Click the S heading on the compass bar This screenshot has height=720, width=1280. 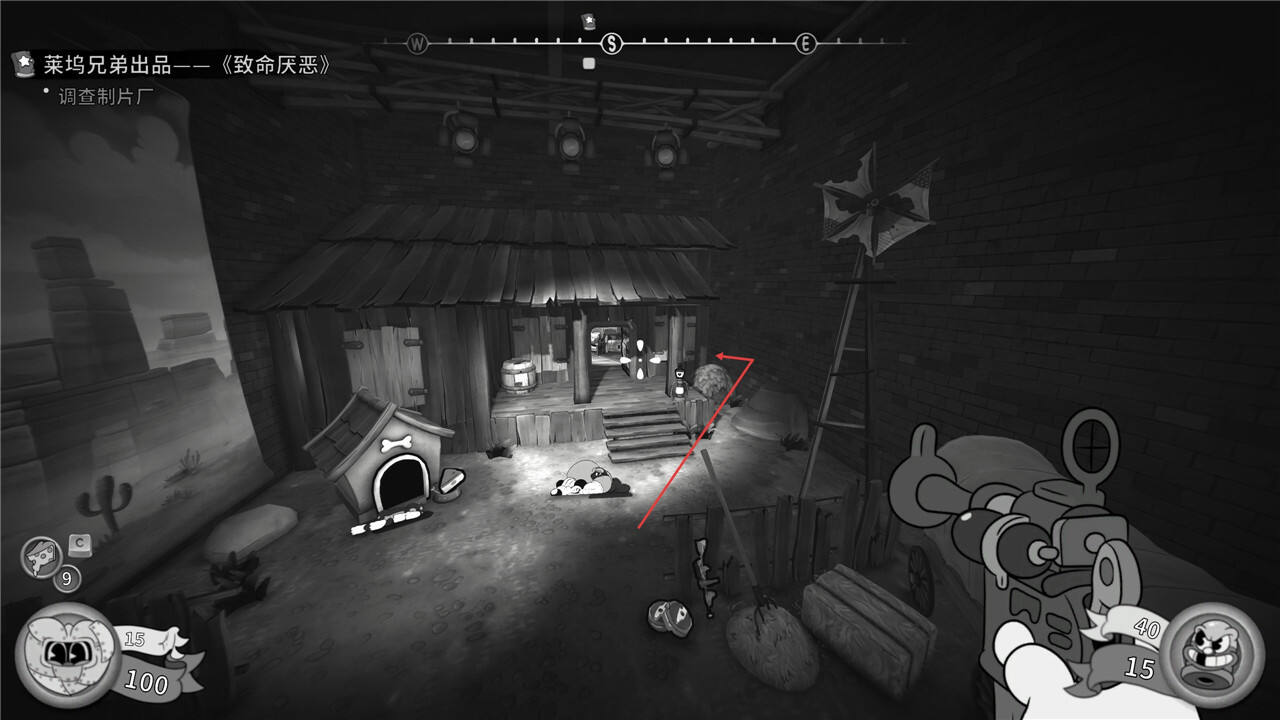pyautogui.click(x=612, y=43)
